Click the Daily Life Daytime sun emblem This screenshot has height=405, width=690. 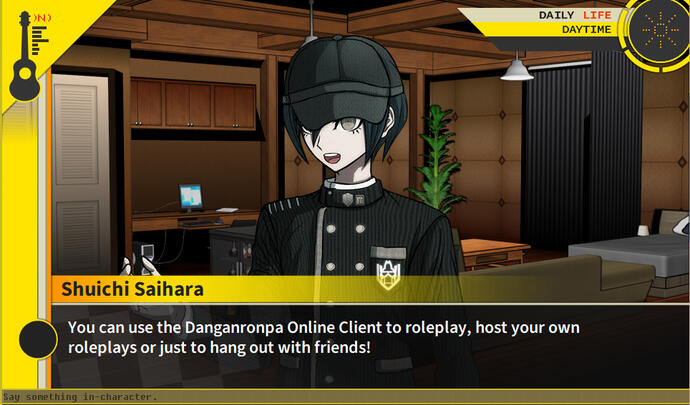click(655, 31)
